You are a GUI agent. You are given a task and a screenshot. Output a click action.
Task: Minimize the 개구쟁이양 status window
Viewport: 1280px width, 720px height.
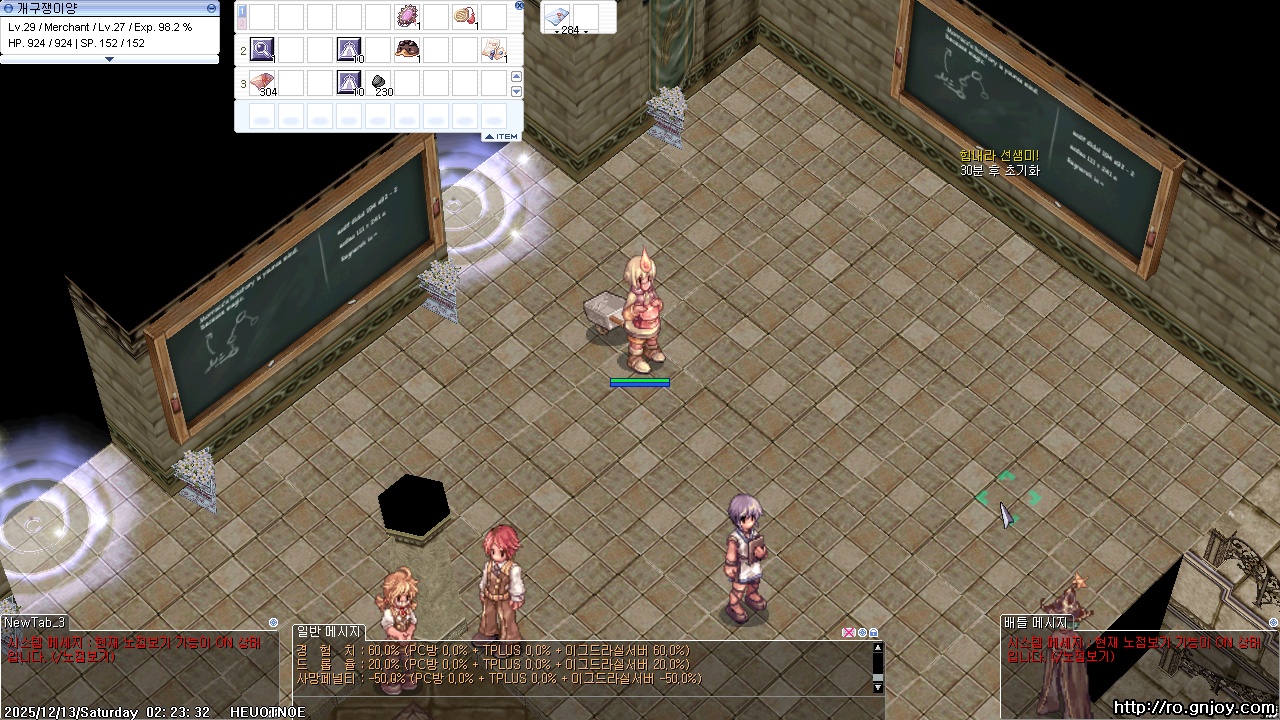click(x=211, y=8)
